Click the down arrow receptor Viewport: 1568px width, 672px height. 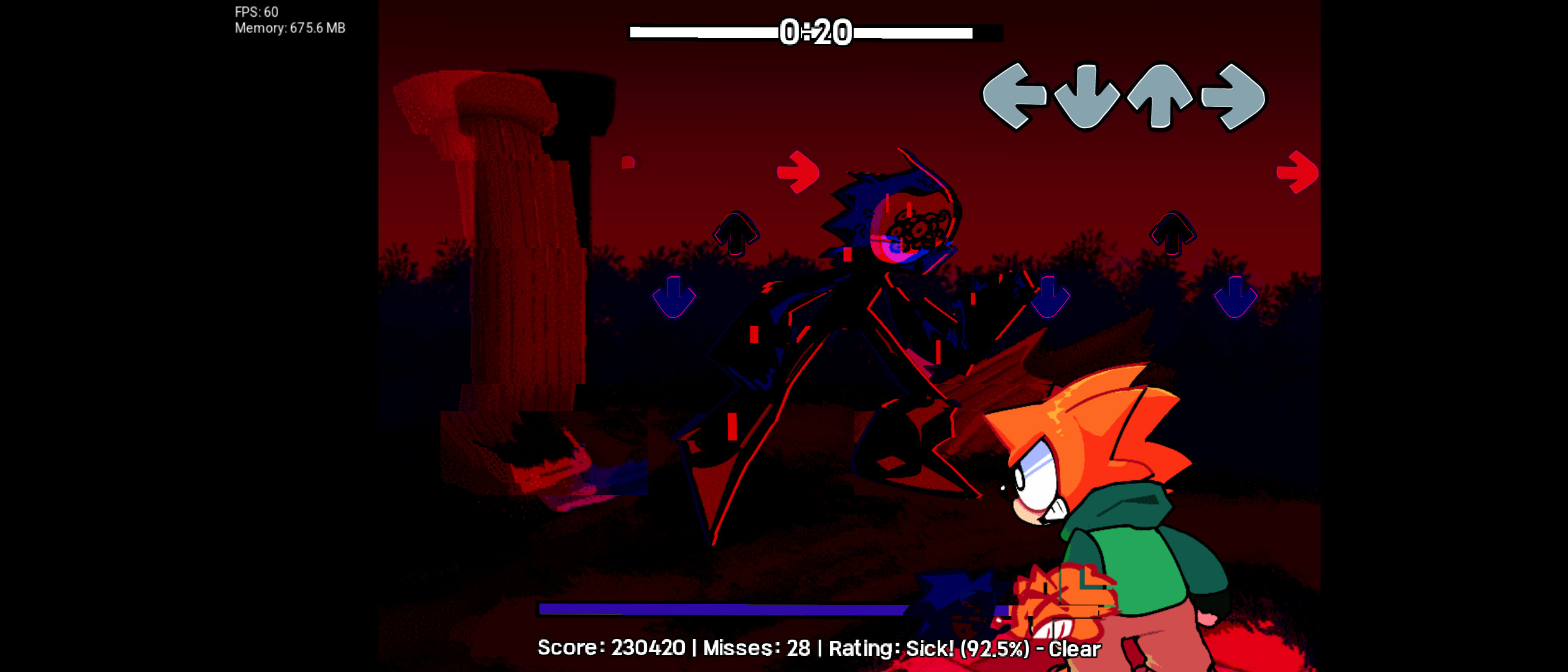pyautogui.click(x=1086, y=96)
